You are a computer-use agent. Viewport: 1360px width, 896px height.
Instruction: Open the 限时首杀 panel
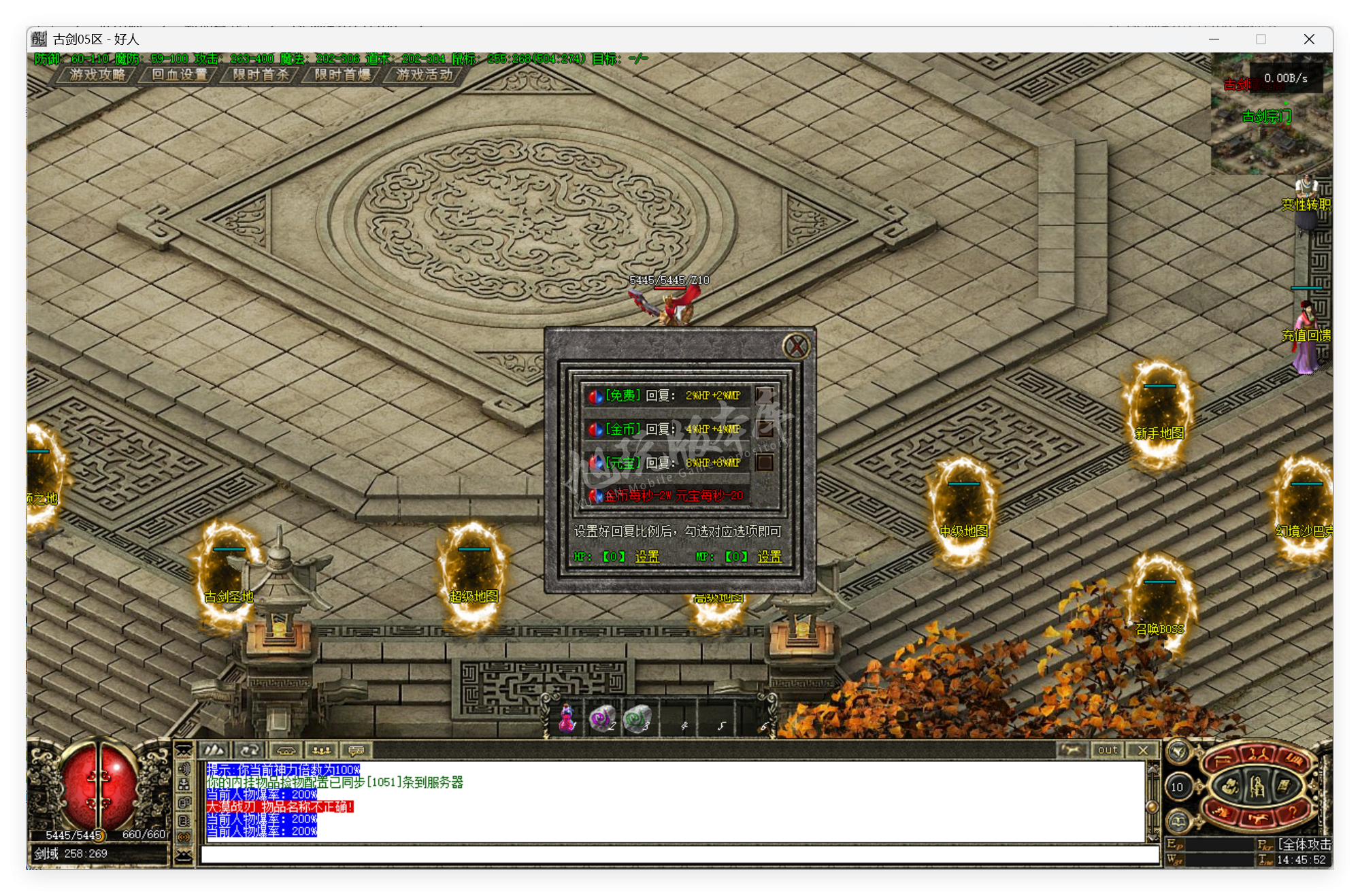(x=261, y=74)
